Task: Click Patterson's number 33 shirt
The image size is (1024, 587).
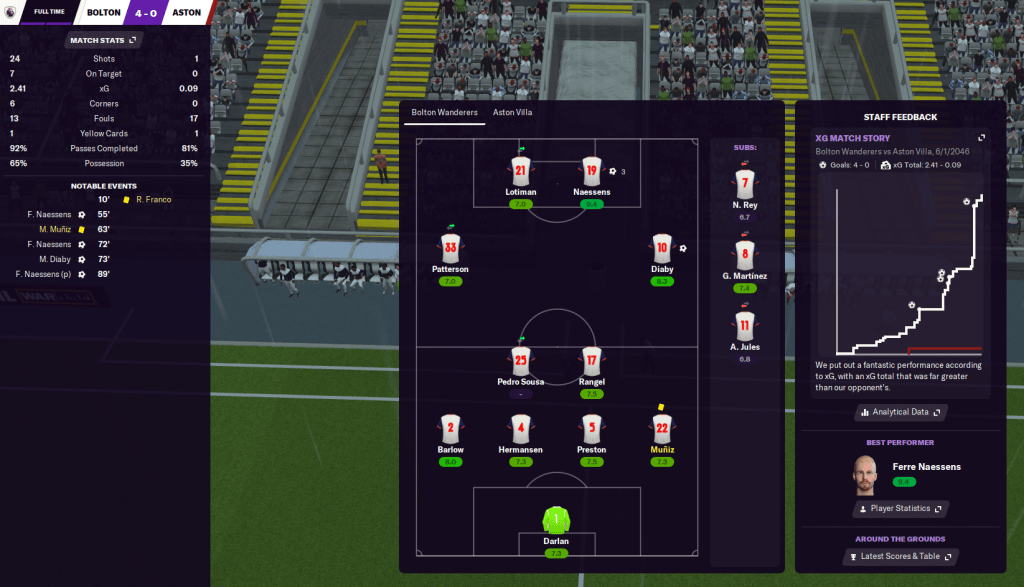Action: pyautogui.click(x=450, y=248)
